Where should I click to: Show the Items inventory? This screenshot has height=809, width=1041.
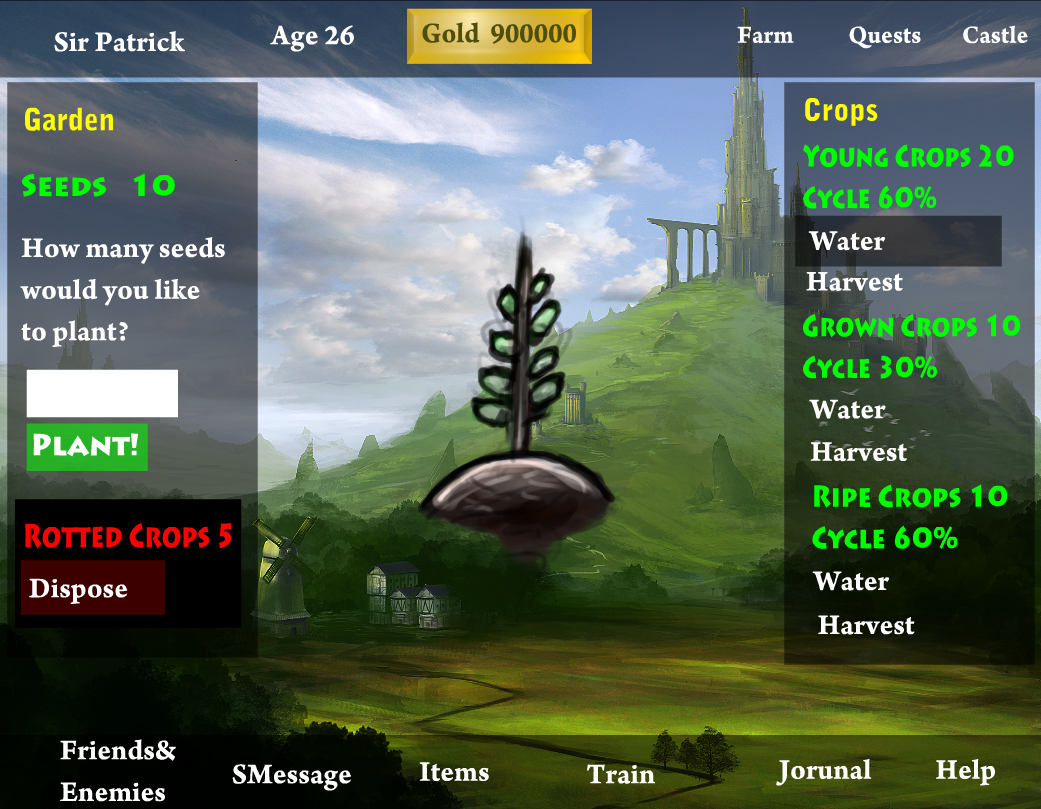[454, 772]
